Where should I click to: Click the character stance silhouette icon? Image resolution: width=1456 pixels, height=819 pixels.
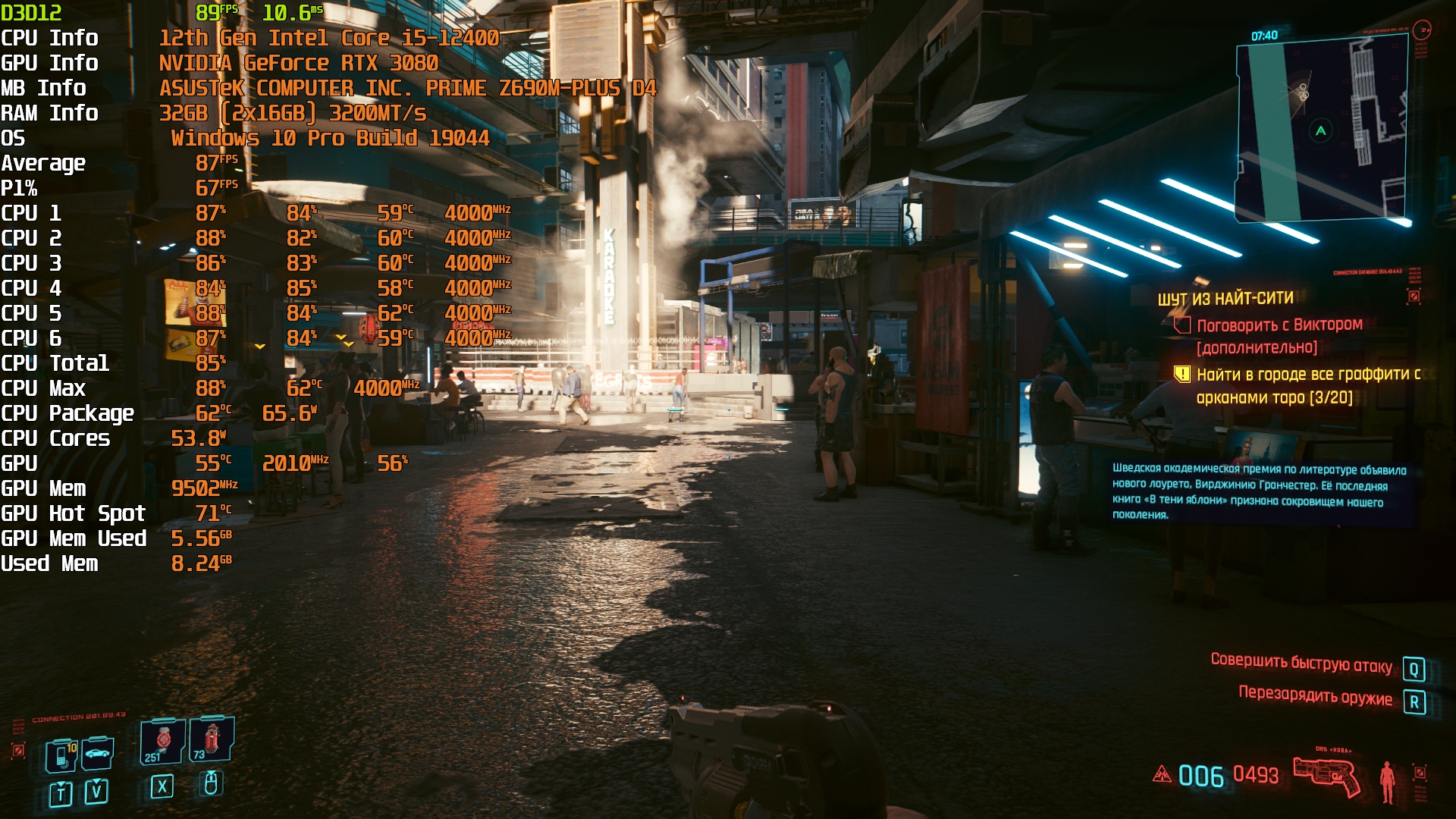pos(1387,781)
